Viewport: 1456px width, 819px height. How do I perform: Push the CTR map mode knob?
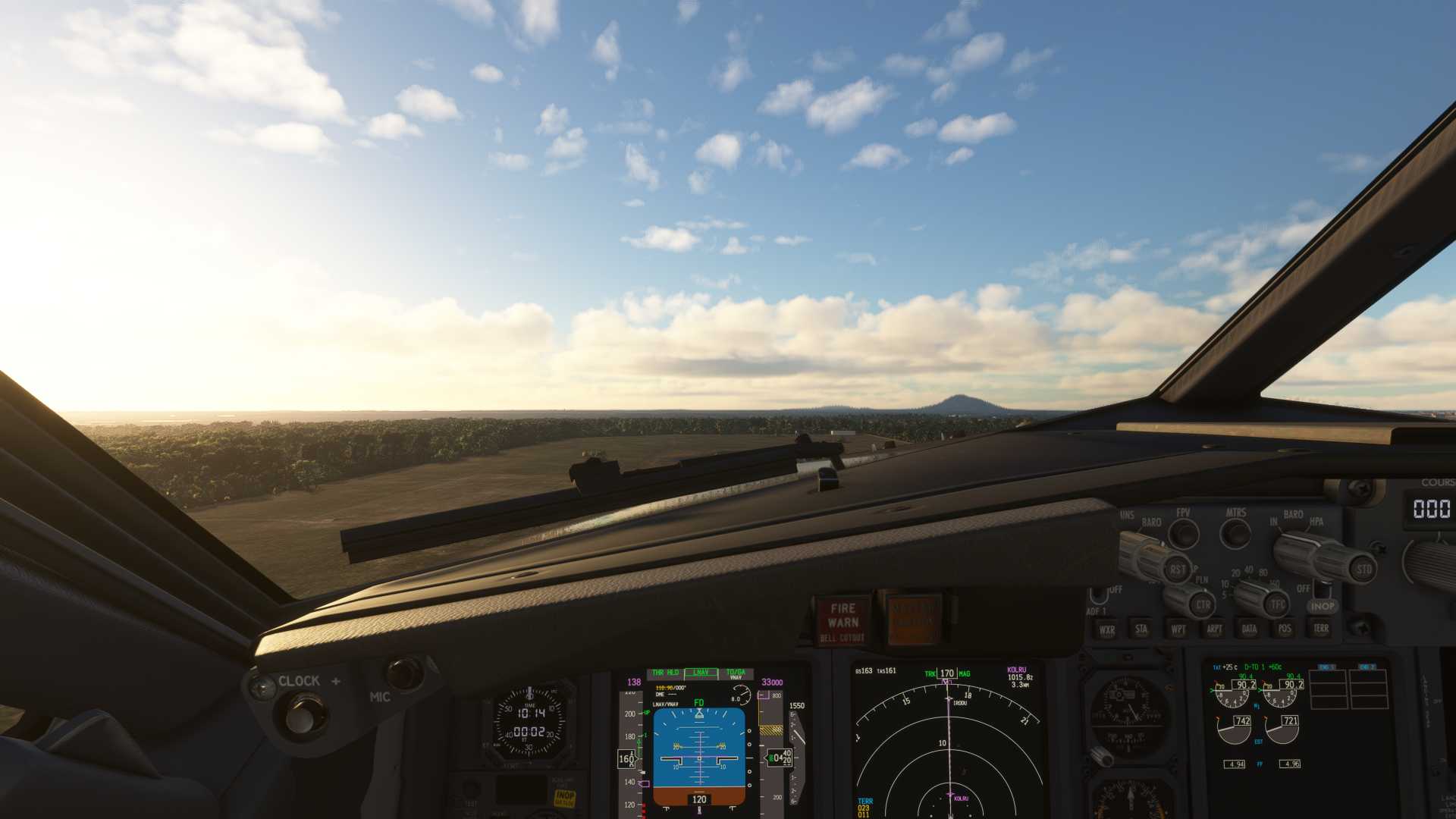[1203, 605]
